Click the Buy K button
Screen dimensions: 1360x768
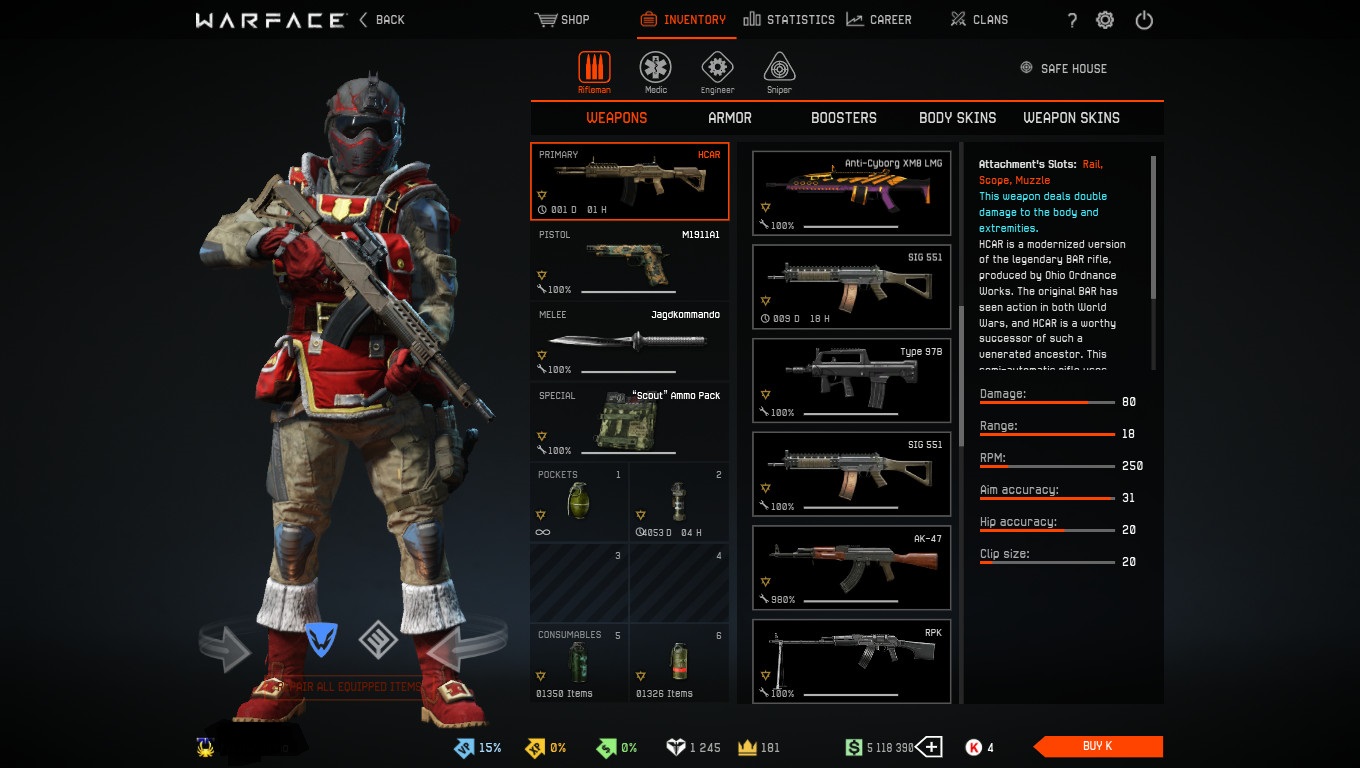click(1098, 746)
